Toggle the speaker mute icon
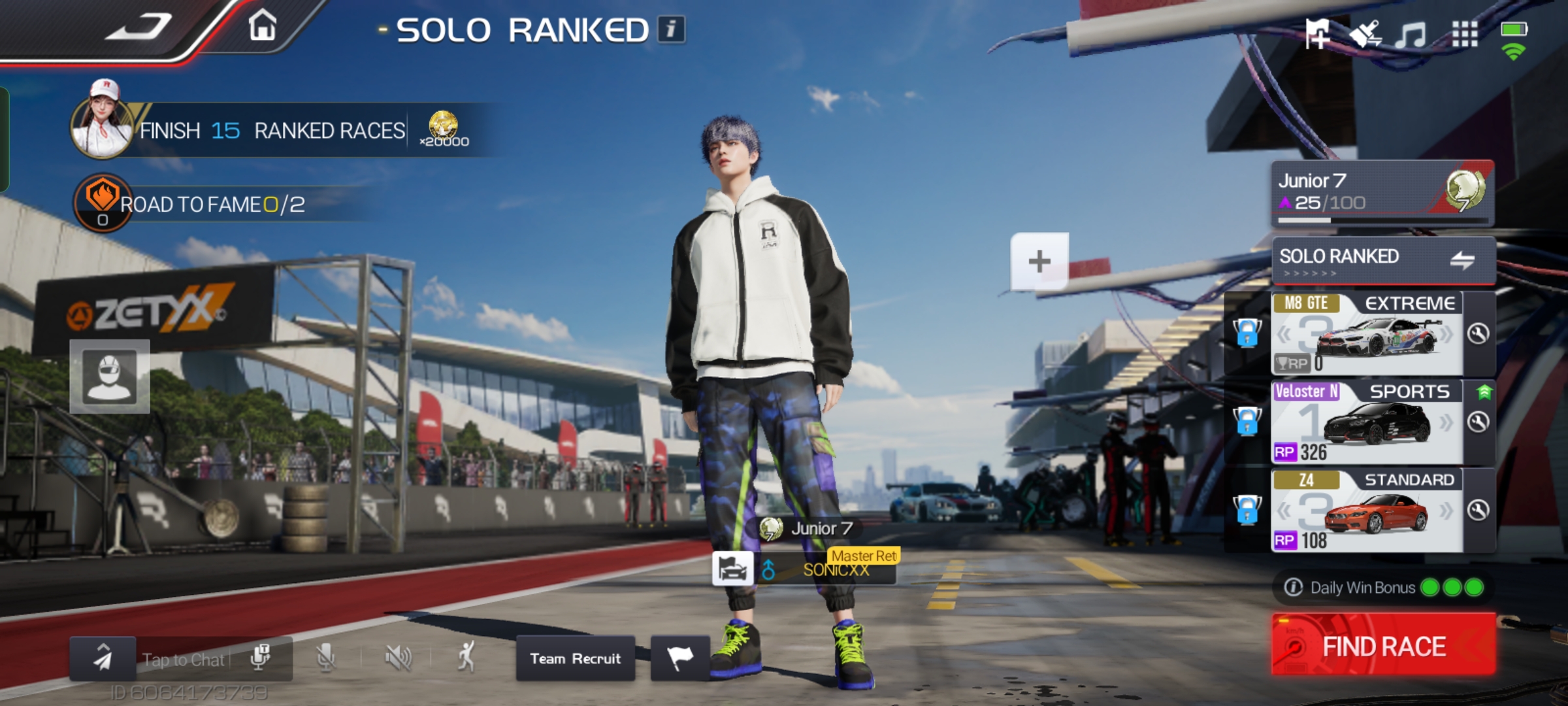1568x706 pixels. tap(398, 657)
